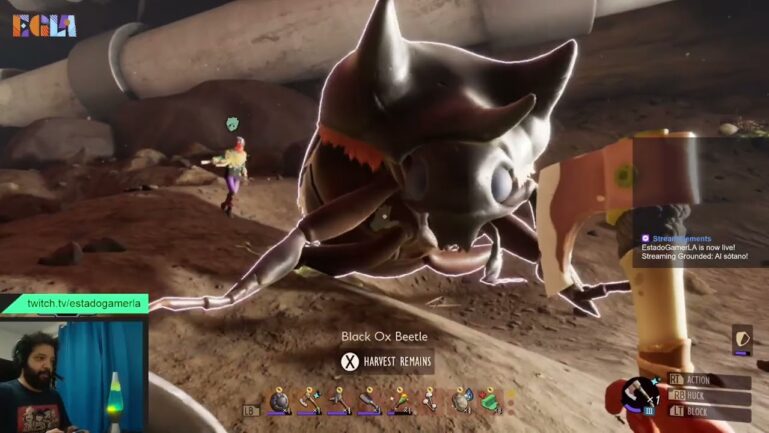
Task: Choose the green healing item slot
Action: click(x=490, y=401)
